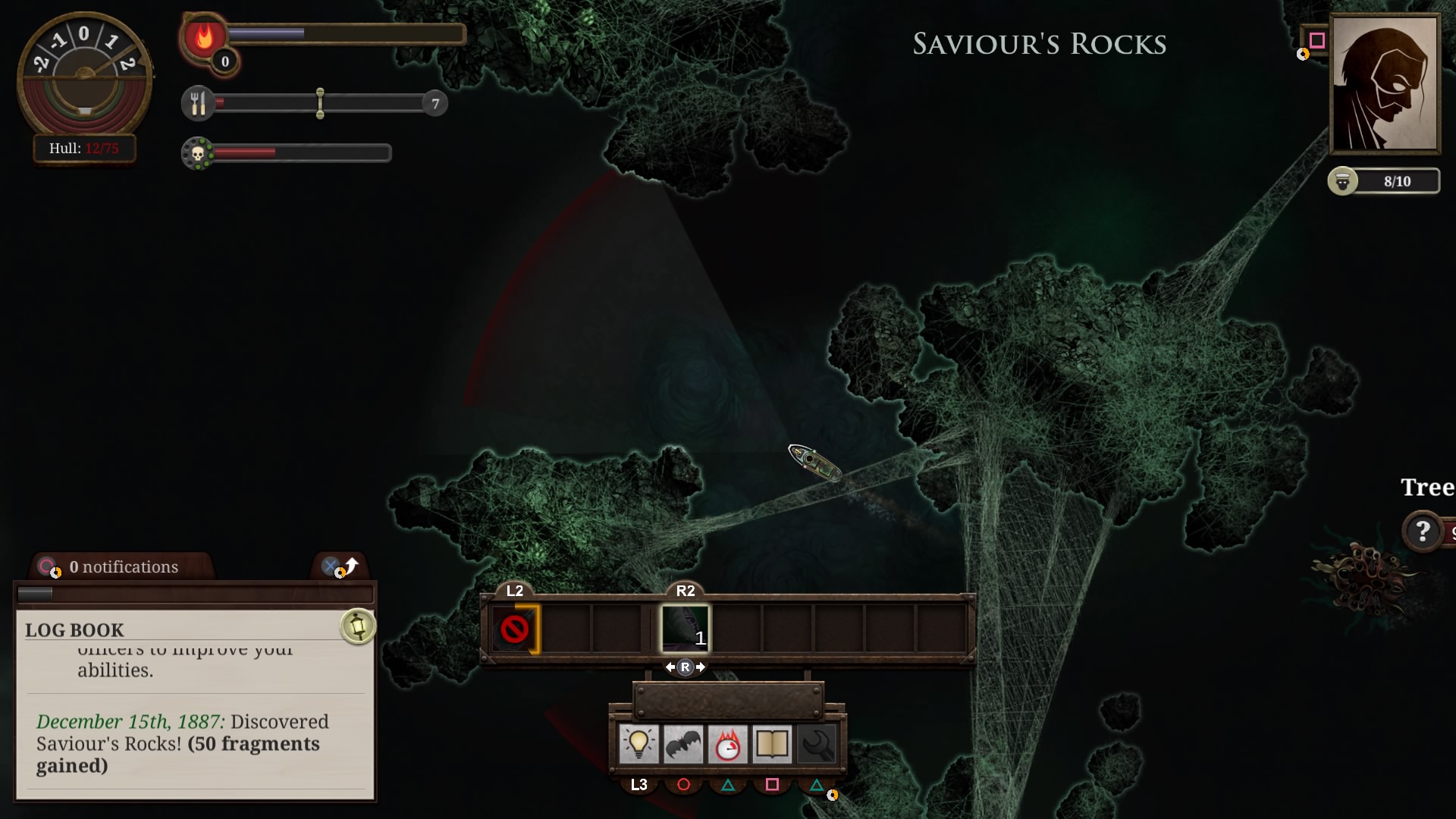Toggle the disabled L2 weapon slot

(x=516, y=627)
